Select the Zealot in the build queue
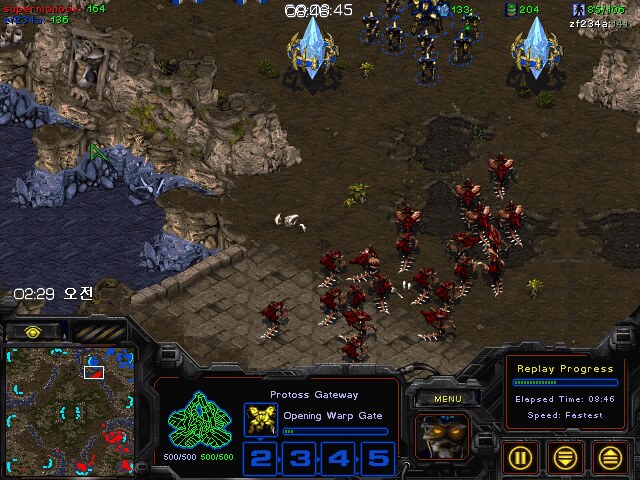Image resolution: width=640 pixels, height=480 pixels. 261,420
